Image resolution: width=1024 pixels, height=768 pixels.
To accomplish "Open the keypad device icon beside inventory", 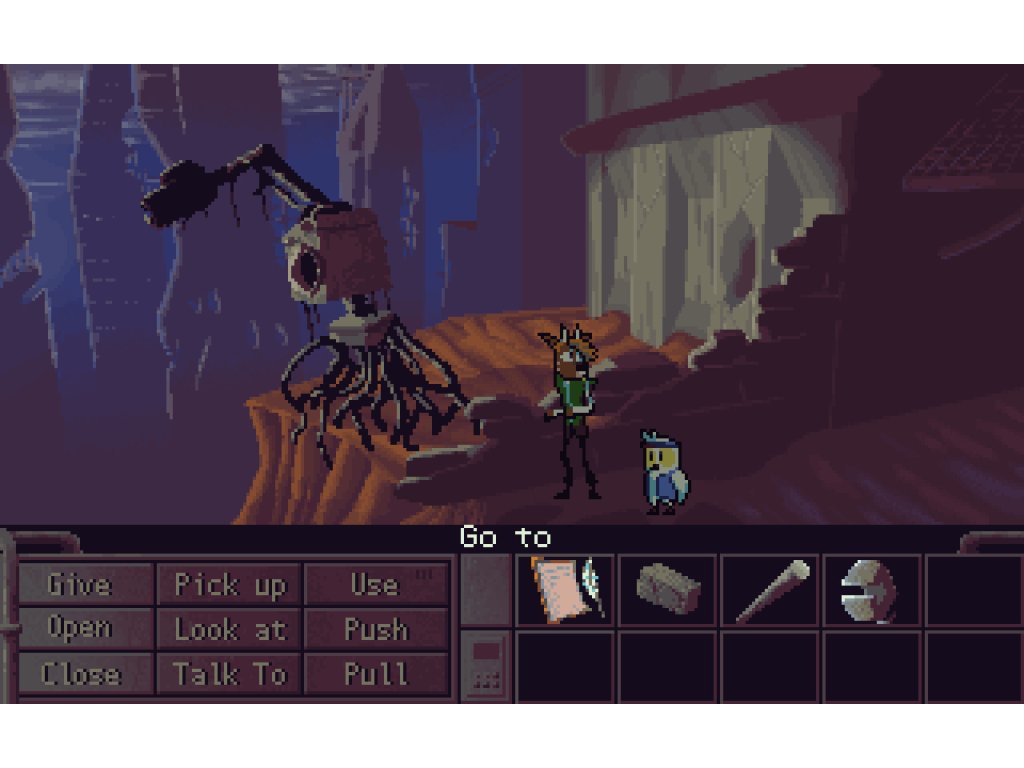I will tap(487, 665).
